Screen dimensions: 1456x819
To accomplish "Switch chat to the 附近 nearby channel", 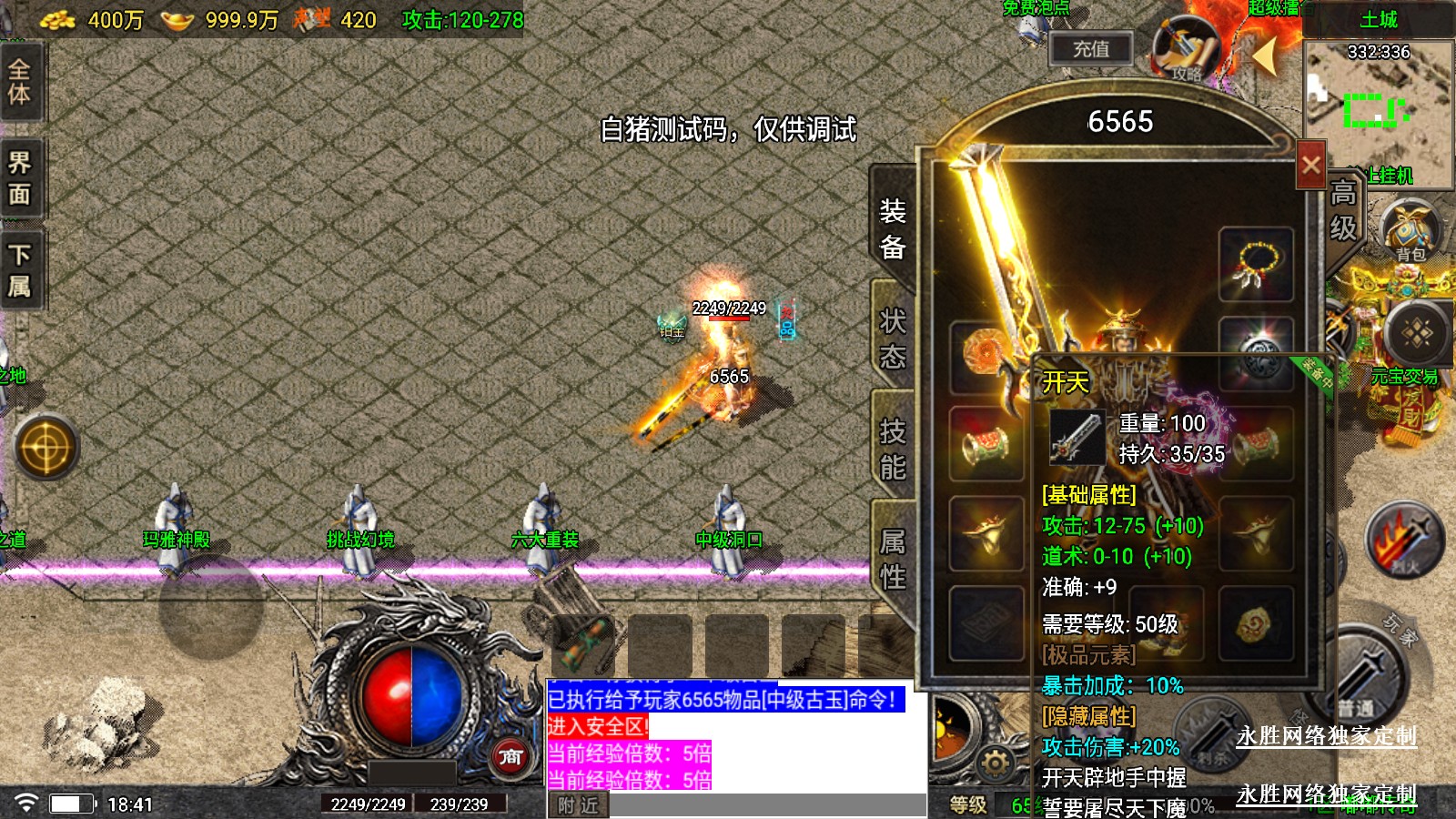I will (578, 805).
